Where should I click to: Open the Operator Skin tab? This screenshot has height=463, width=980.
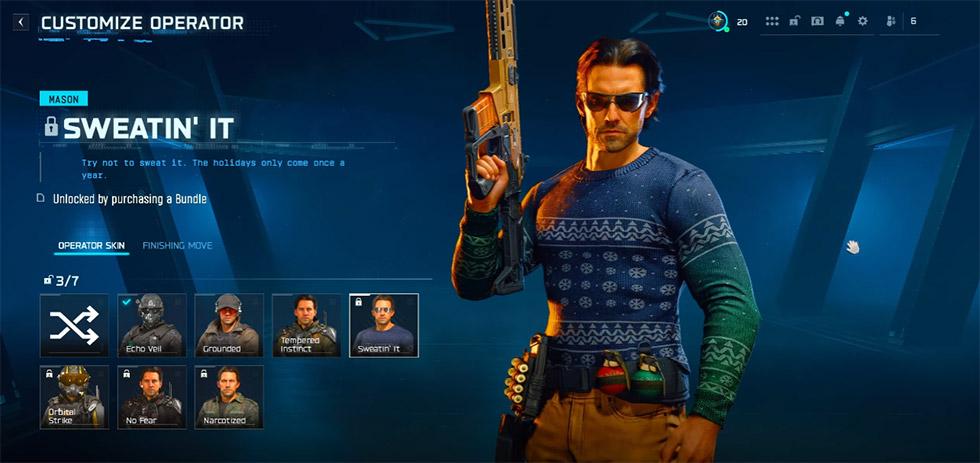91,246
